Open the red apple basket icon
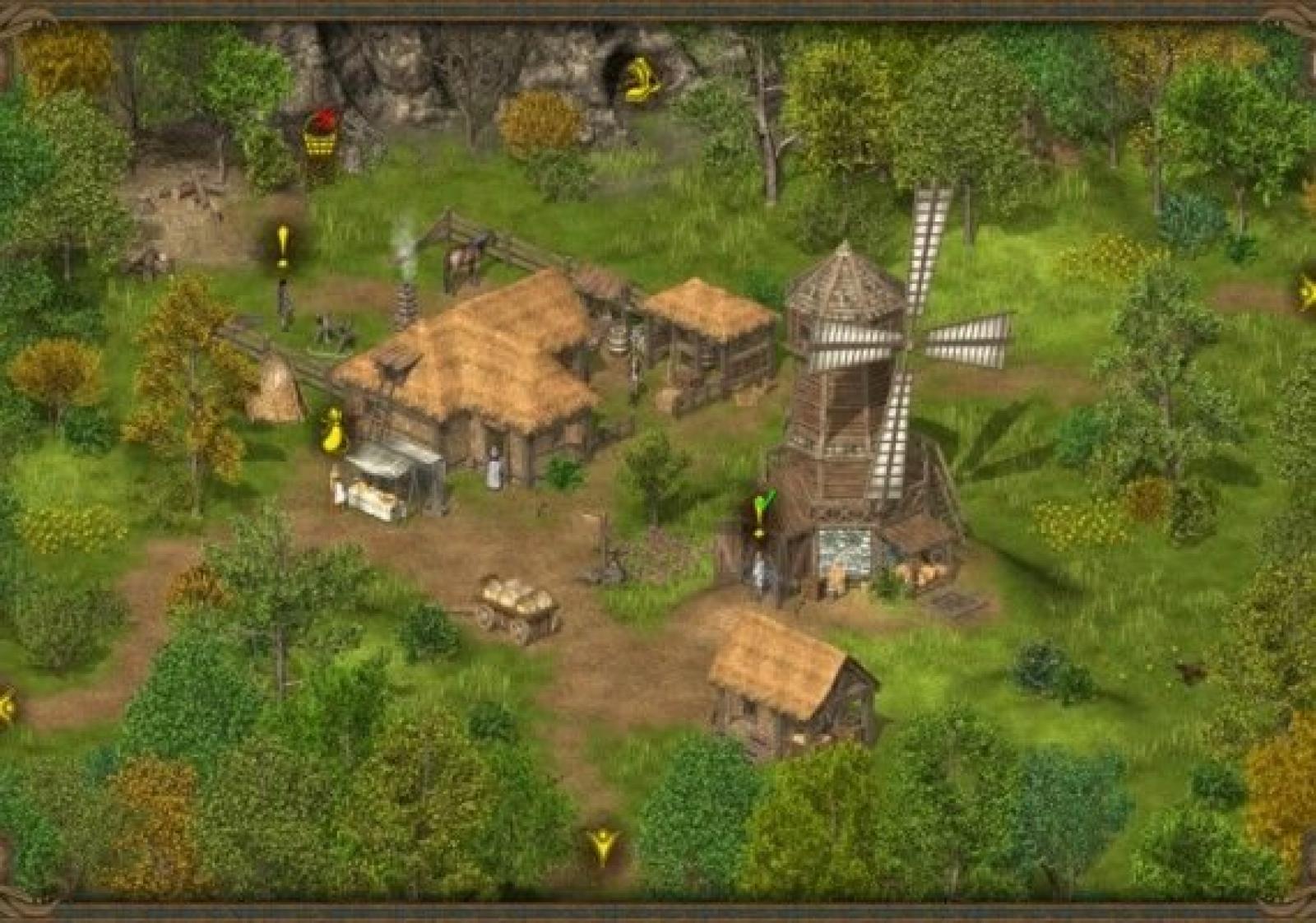This screenshot has height=923, width=1316. pos(320,133)
